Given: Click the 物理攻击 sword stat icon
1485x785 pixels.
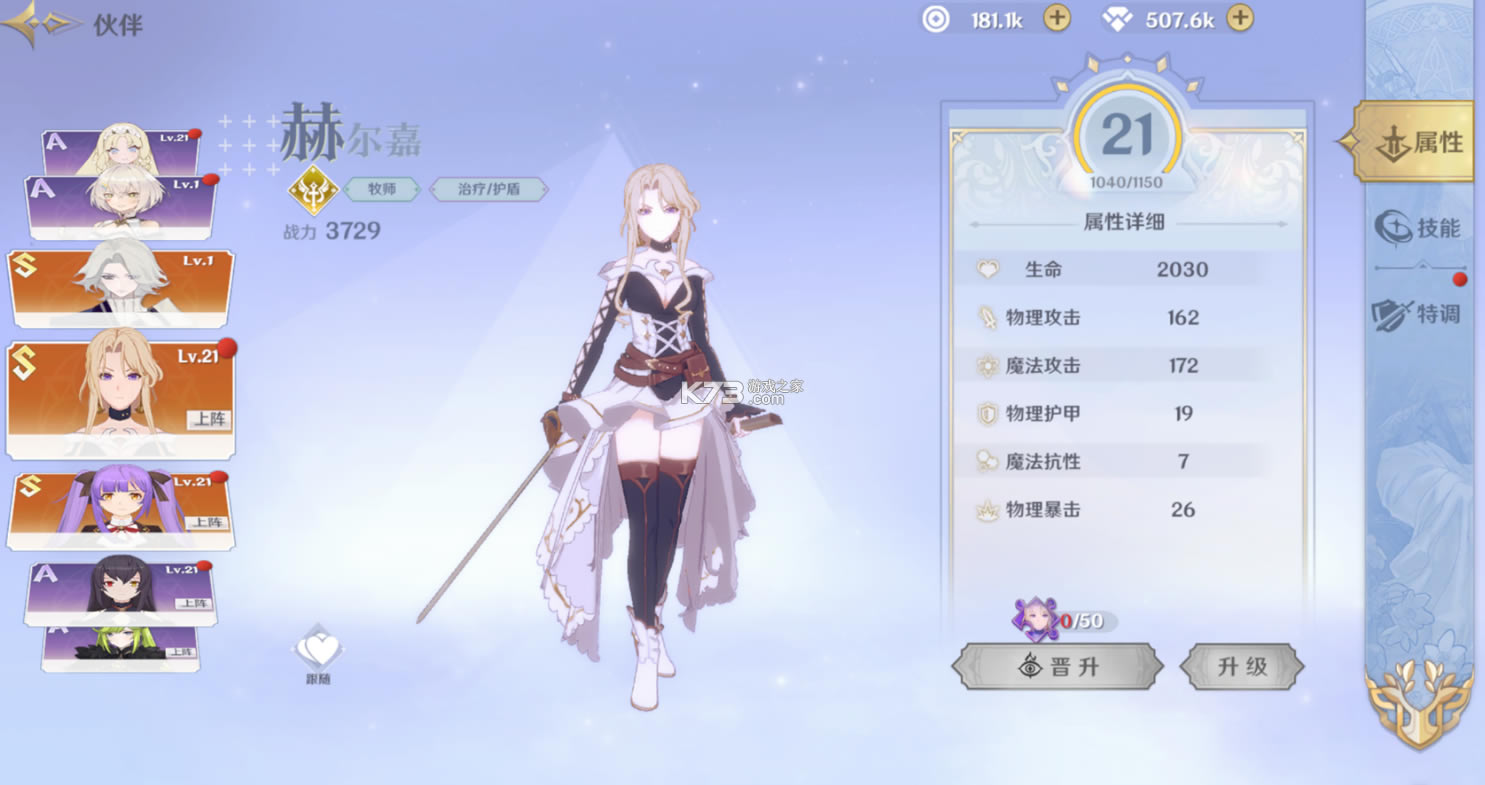Looking at the screenshot, I should [985, 317].
